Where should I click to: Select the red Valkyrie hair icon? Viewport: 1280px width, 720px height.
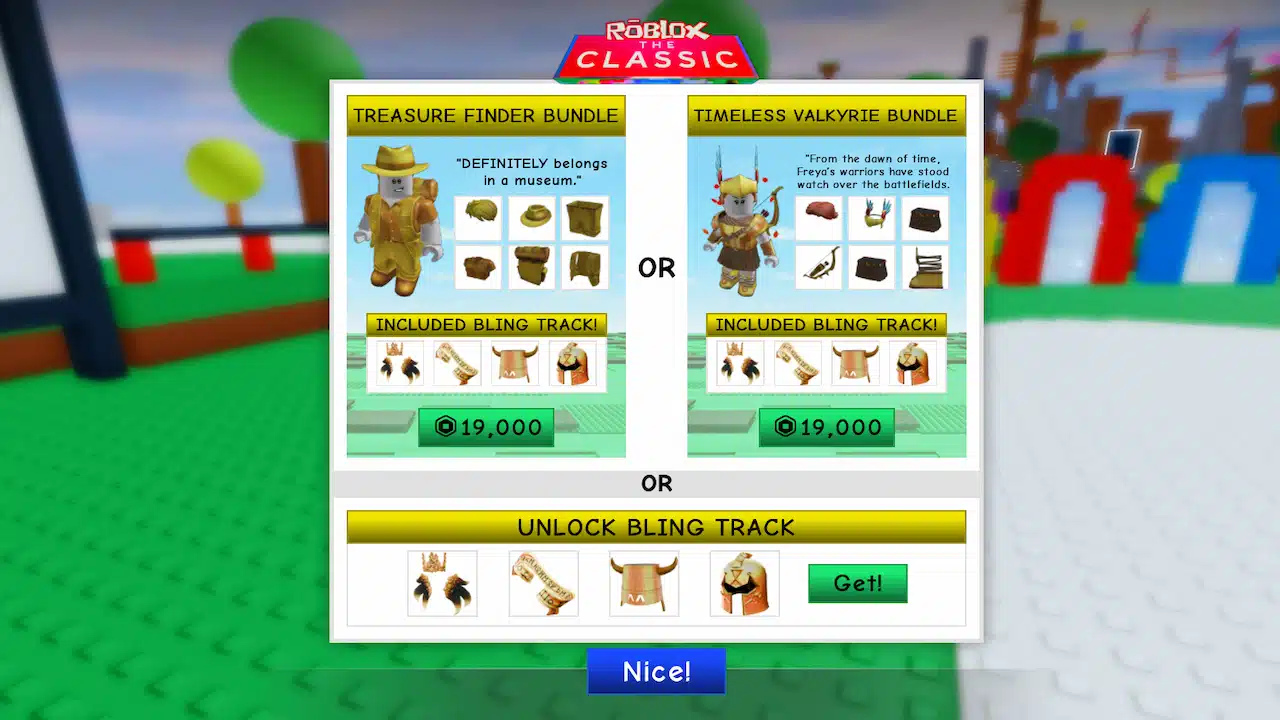coord(819,218)
